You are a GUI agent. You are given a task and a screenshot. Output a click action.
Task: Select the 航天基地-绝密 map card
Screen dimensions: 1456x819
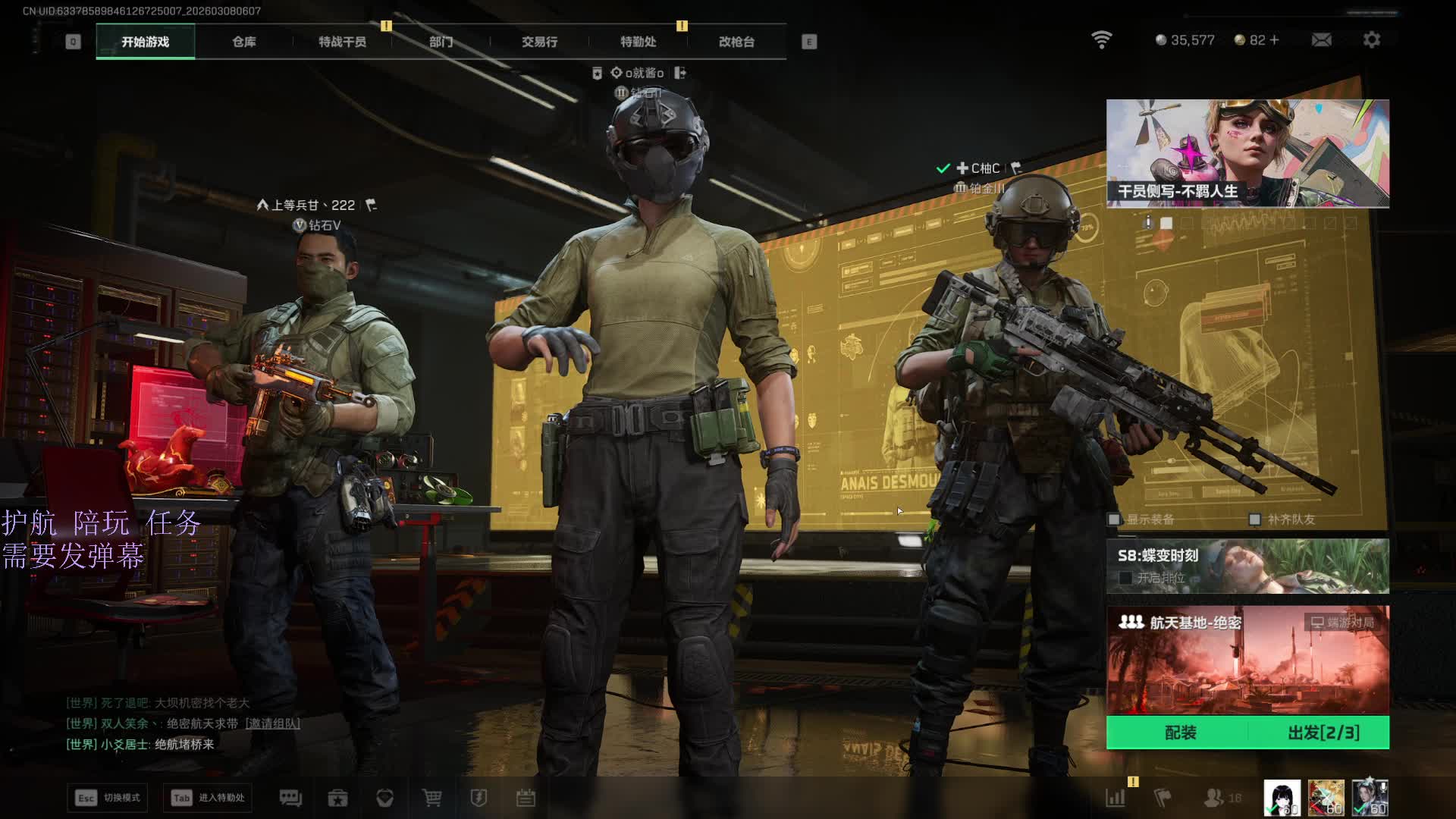tap(1247, 660)
